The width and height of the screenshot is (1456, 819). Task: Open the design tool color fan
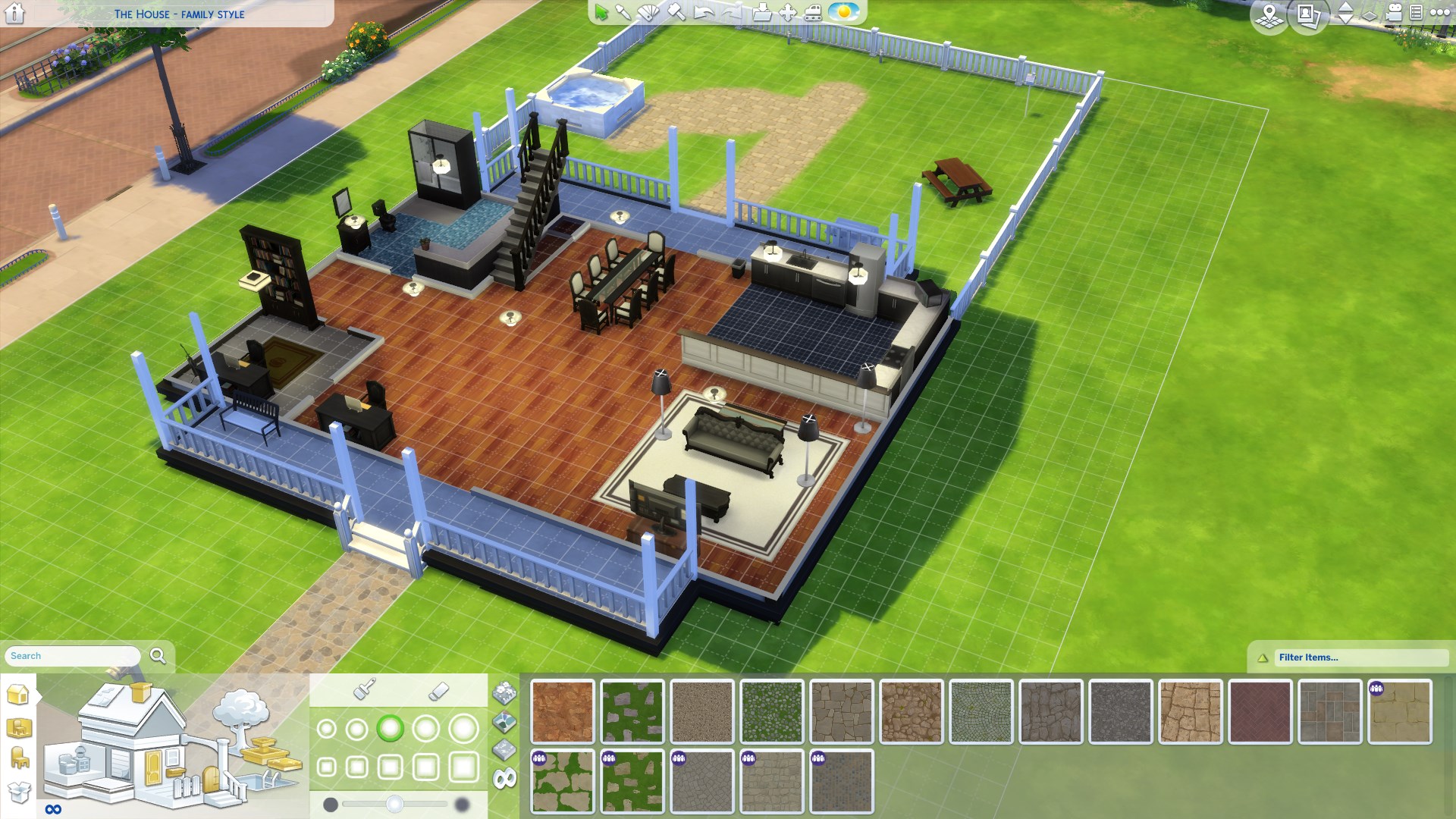pyautogui.click(x=649, y=13)
